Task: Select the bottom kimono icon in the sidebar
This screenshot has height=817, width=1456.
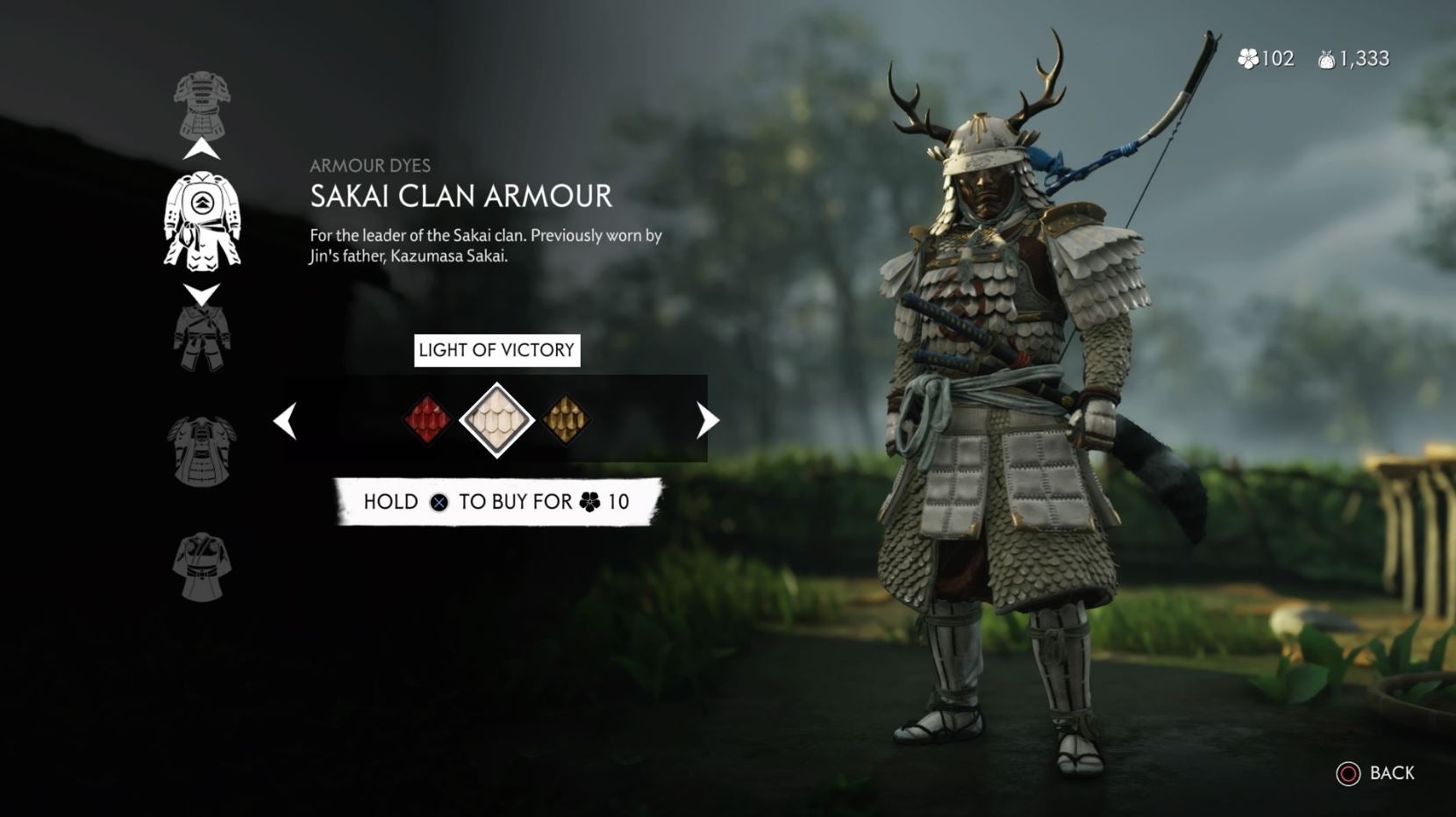Action: click(x=203, y=563)
